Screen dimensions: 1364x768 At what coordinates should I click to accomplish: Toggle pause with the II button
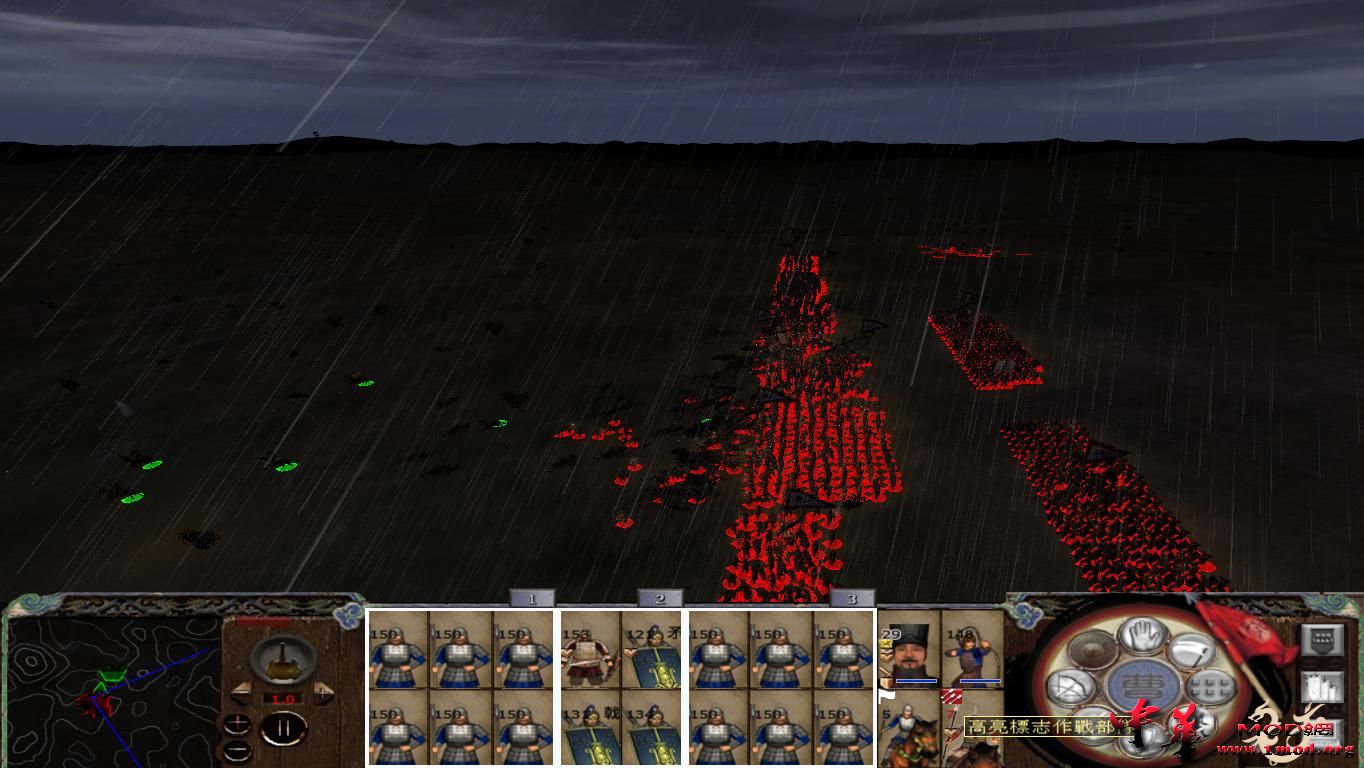pyautogui.click(x=285, y=729)
